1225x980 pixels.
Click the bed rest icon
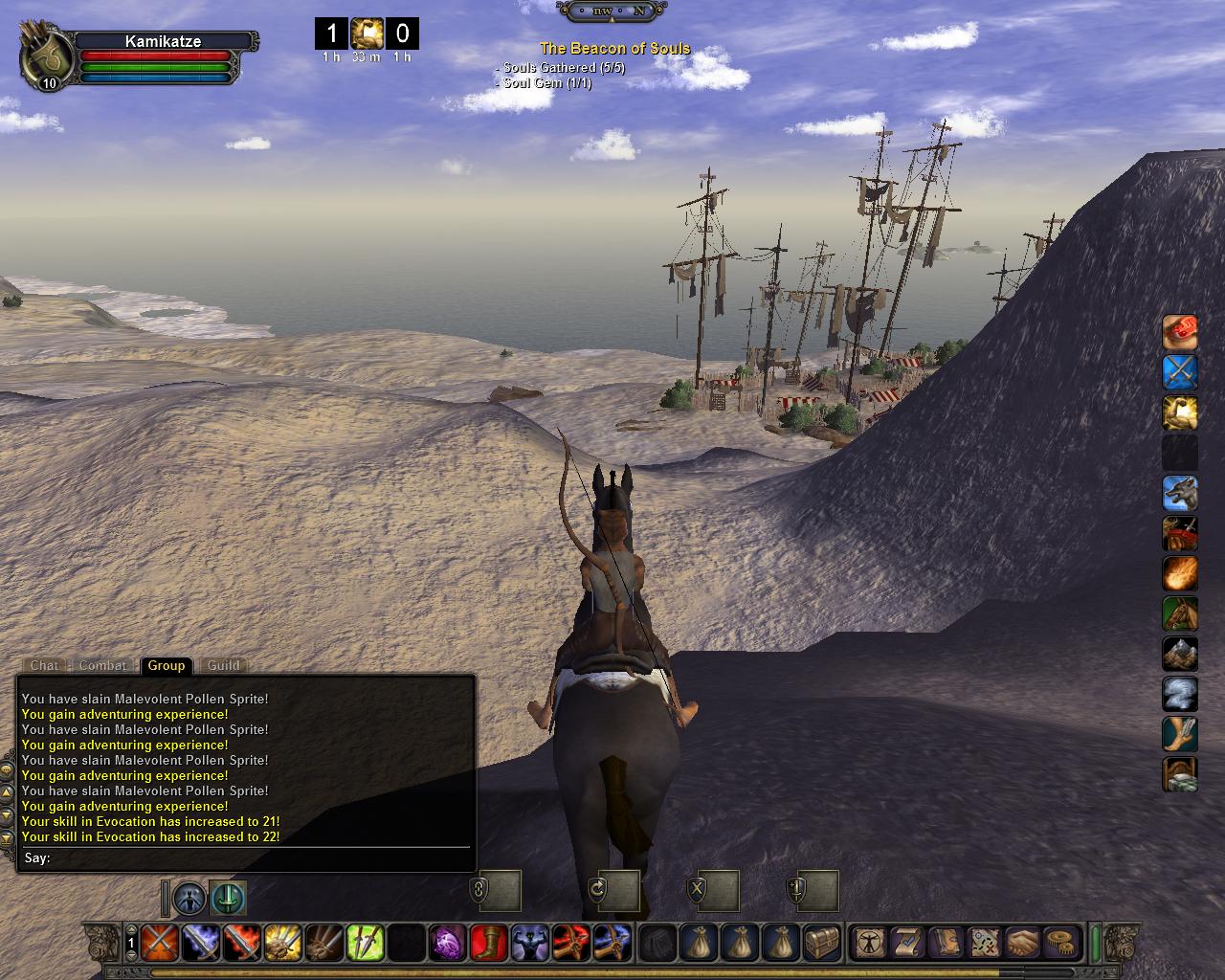[1180, 774]
